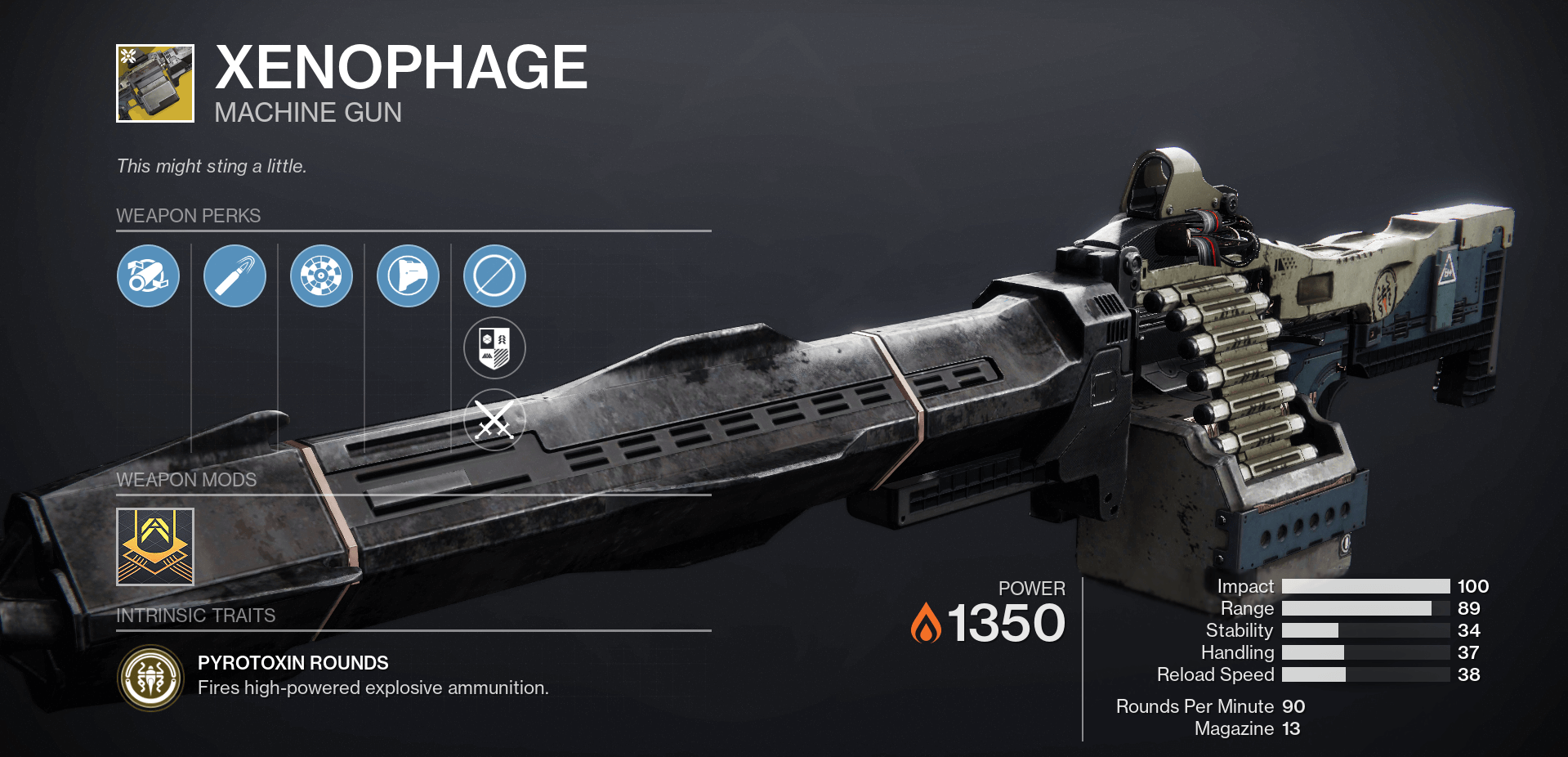Screen dimensions: 1568x757
Task: Toggle the crossed-swords kill tracker slot
Action: [x=494, y=419]
